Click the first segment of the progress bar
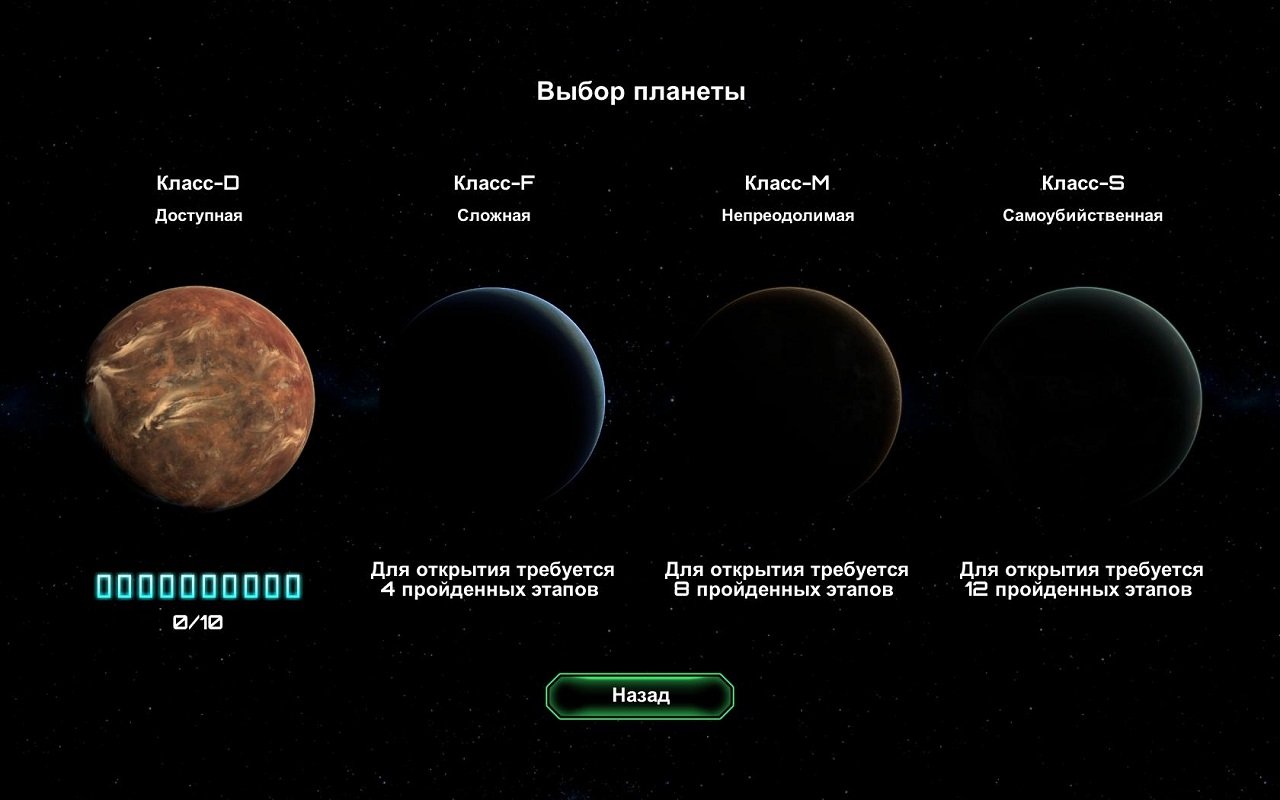Image resolution: width=1280 pixels, height=800 pixels. (105, 585)
